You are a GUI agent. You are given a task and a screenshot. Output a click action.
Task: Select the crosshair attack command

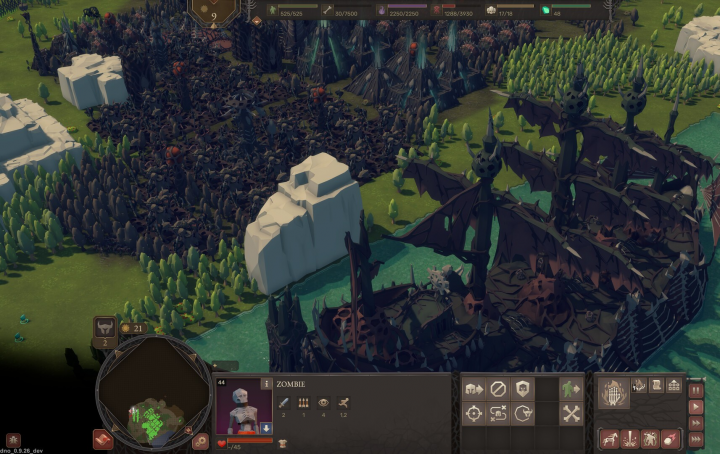pyautogui.click(x=474, y=412)
